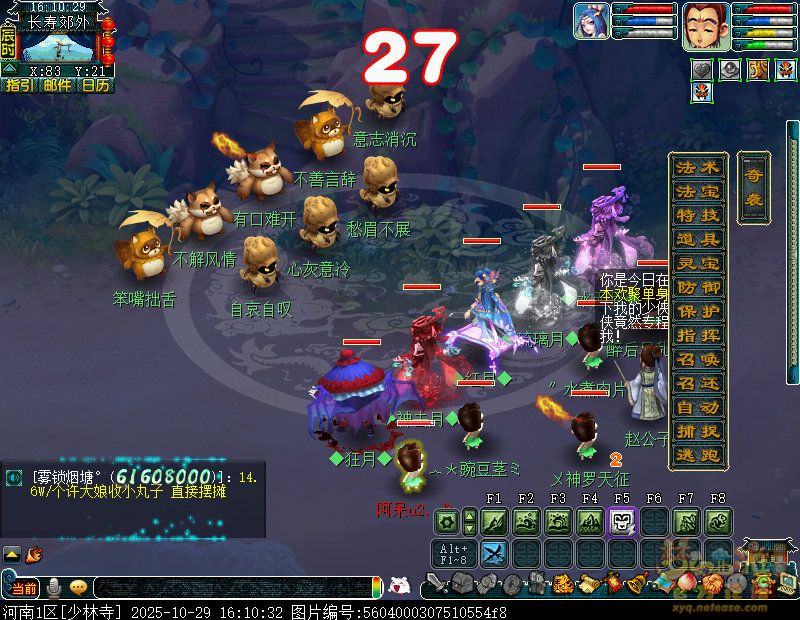The height and width of the screenshot is (620, 800).
Task: Select the 保护 protect command
Action: pyautogui.click(x=697, y=312)
